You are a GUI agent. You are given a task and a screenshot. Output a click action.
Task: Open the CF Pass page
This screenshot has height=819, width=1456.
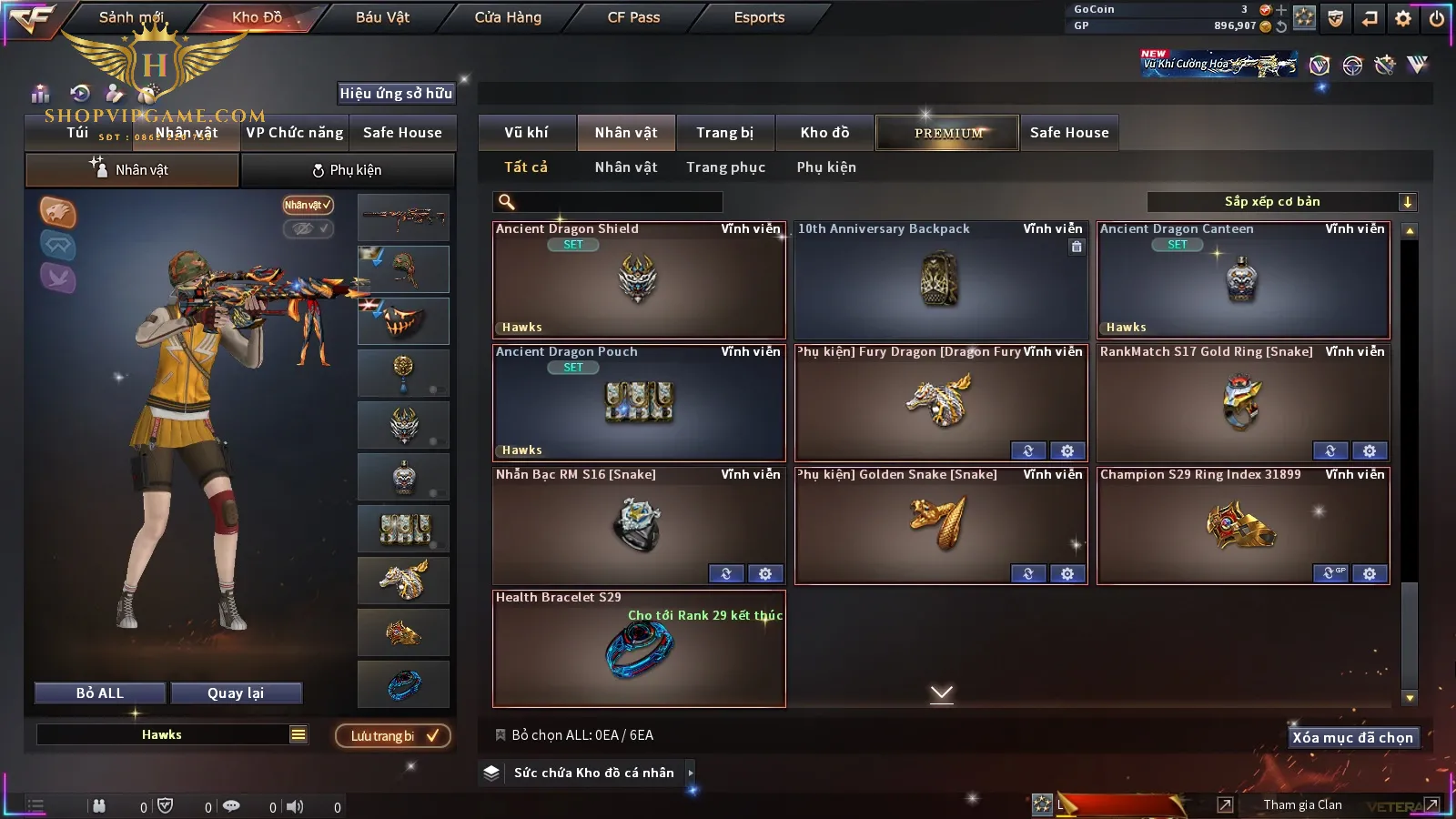(633, 17)
